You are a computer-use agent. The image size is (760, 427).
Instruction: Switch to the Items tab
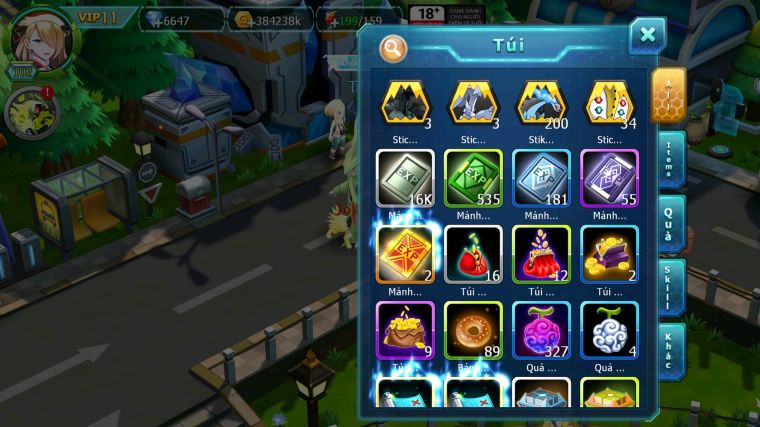pyautogui.click(x=670, y=160)
